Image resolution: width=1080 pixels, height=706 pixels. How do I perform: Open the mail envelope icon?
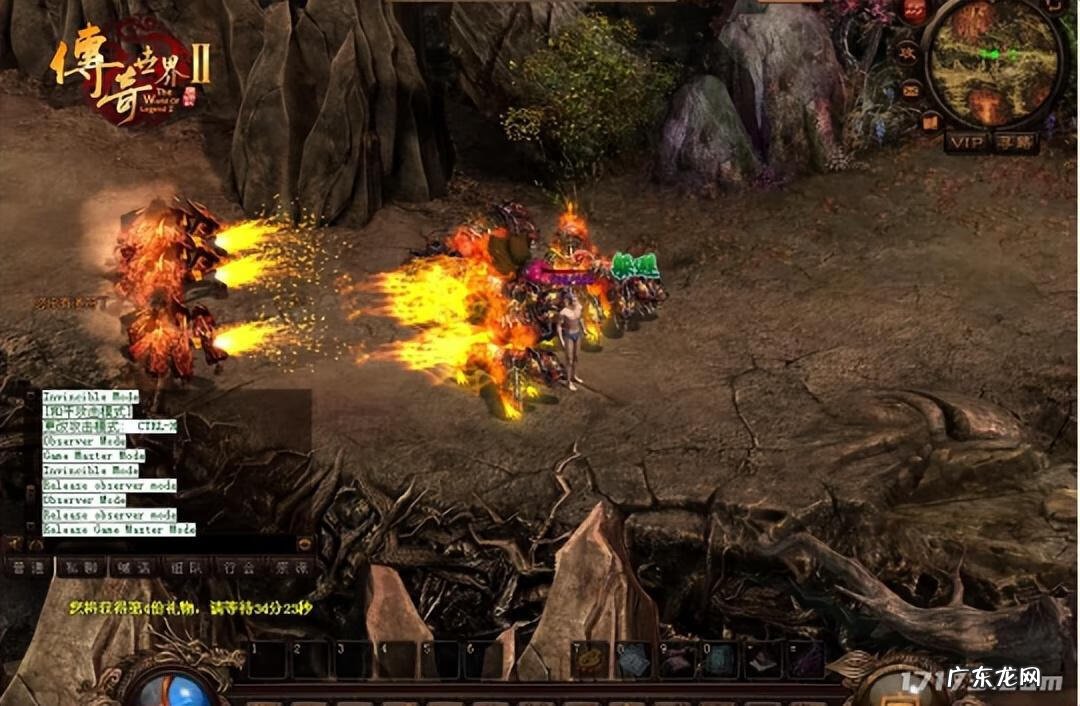pos(911,89)
